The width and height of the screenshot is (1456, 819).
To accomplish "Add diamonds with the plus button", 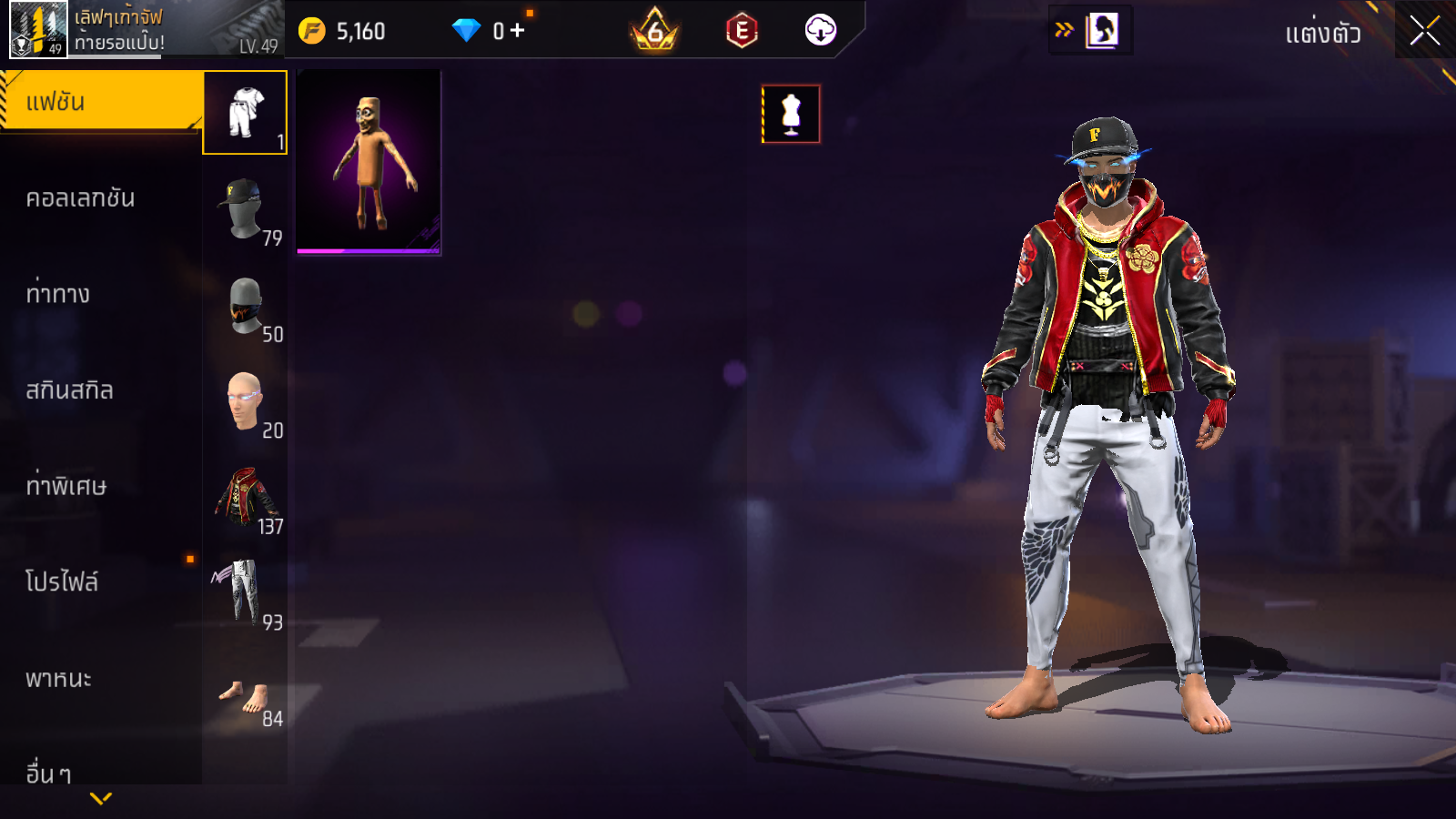I will pyautogui.click(x=518, y=31).
